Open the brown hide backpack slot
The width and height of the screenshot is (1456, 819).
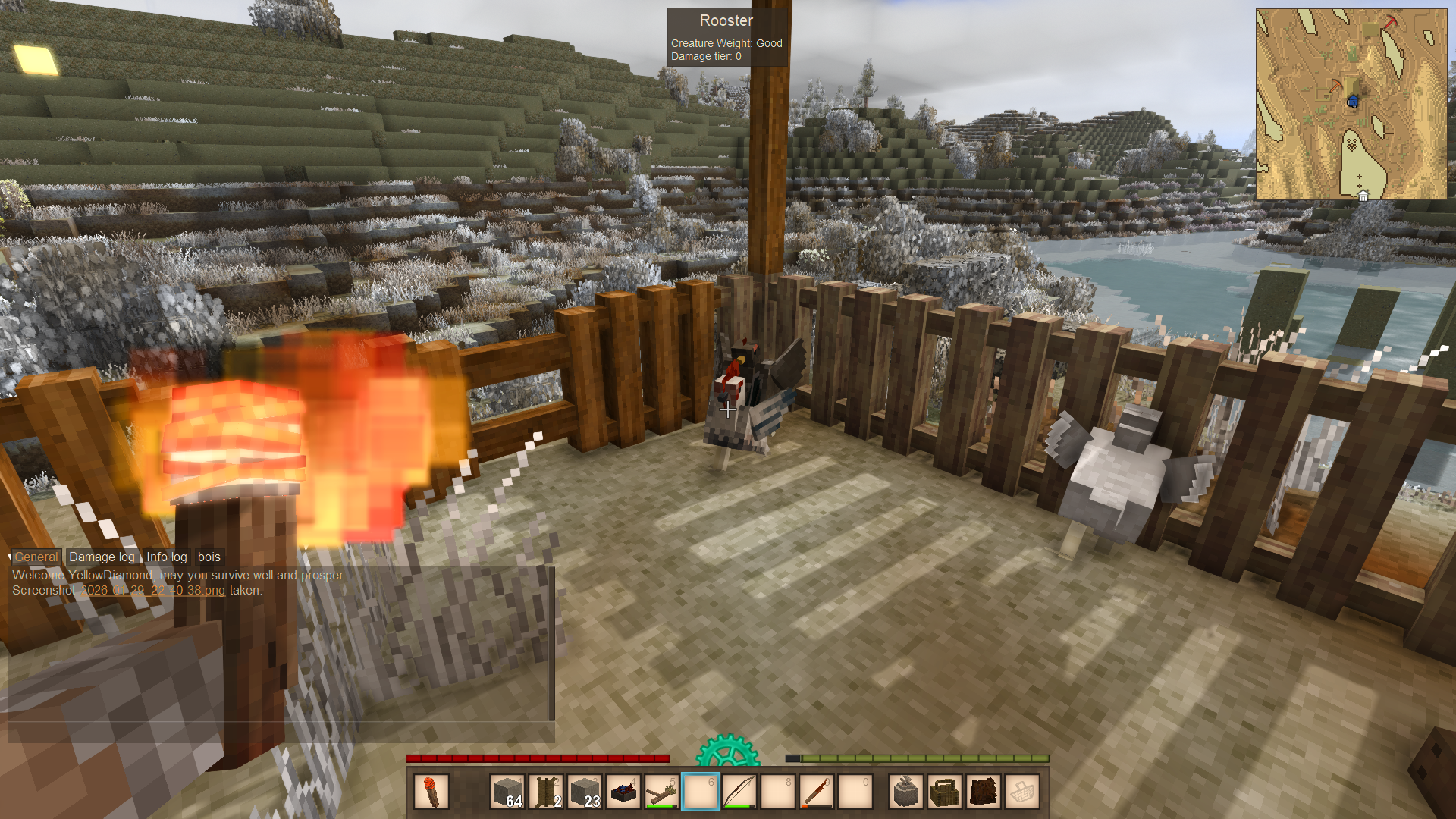coord(984,792)
